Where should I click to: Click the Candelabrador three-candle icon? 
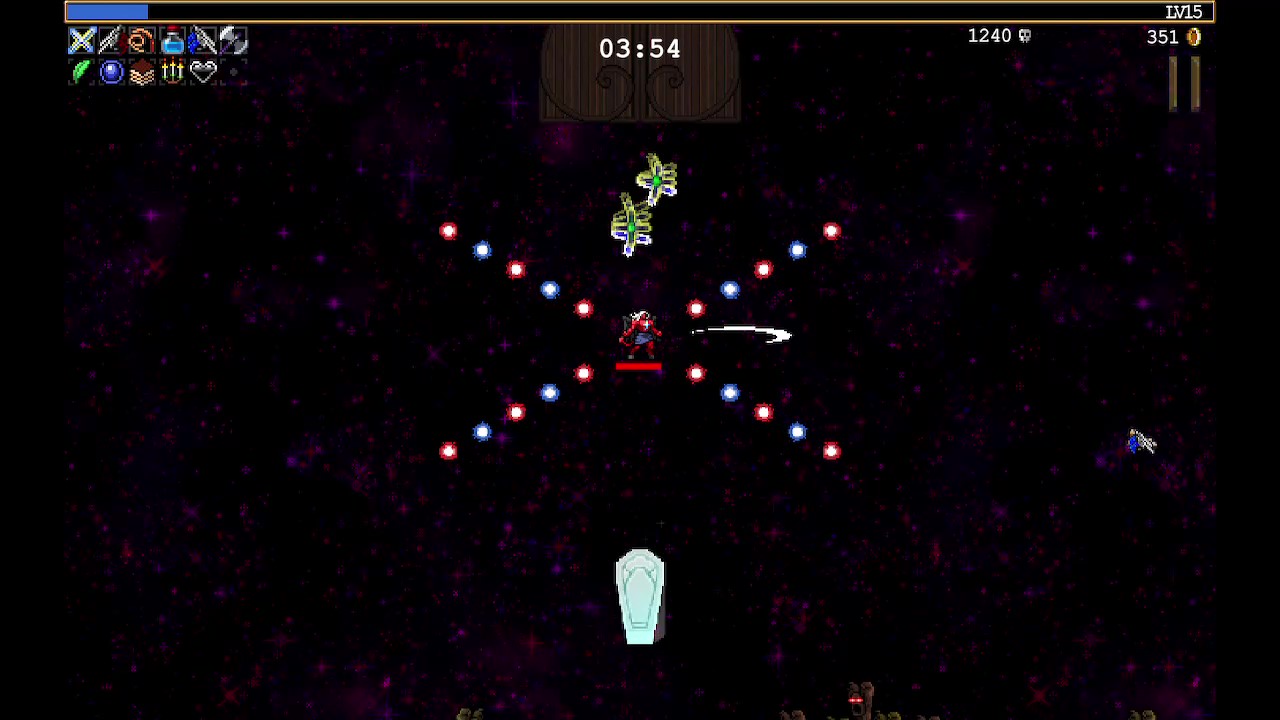point(172,71)
